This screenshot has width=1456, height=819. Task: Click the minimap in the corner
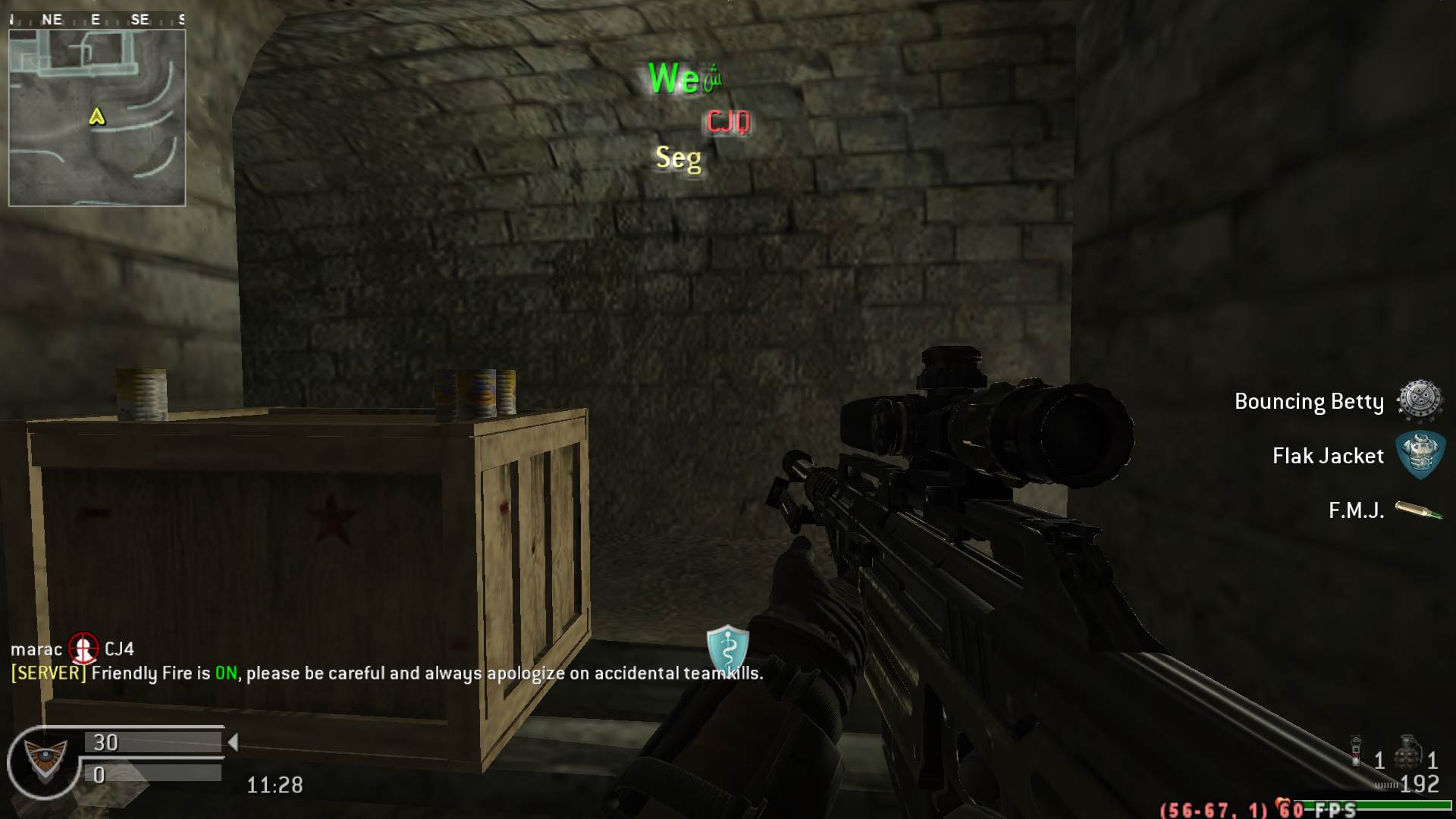pyautogui.click(x=97, y=118)
